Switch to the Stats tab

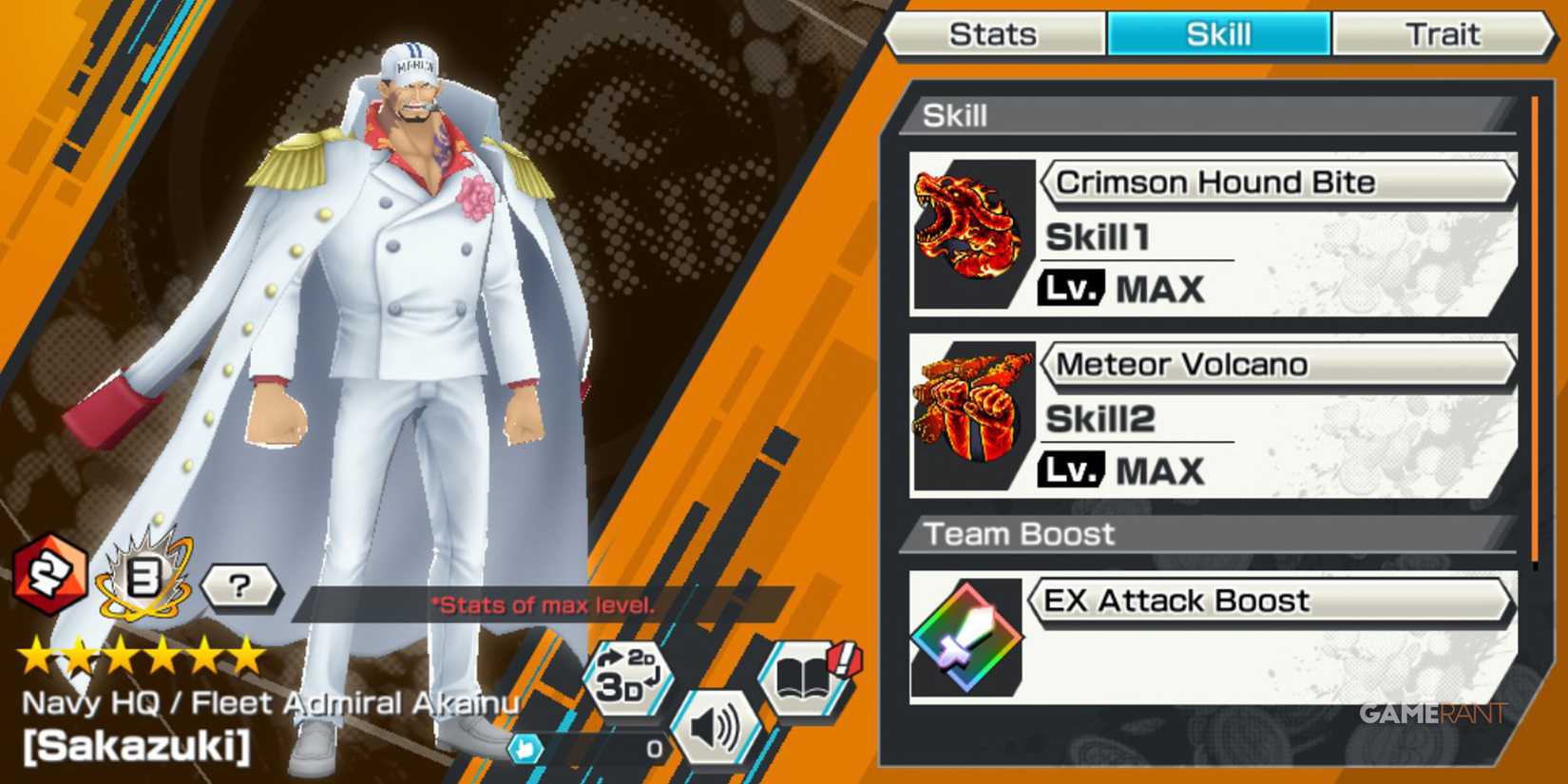[x=993, y=34]
